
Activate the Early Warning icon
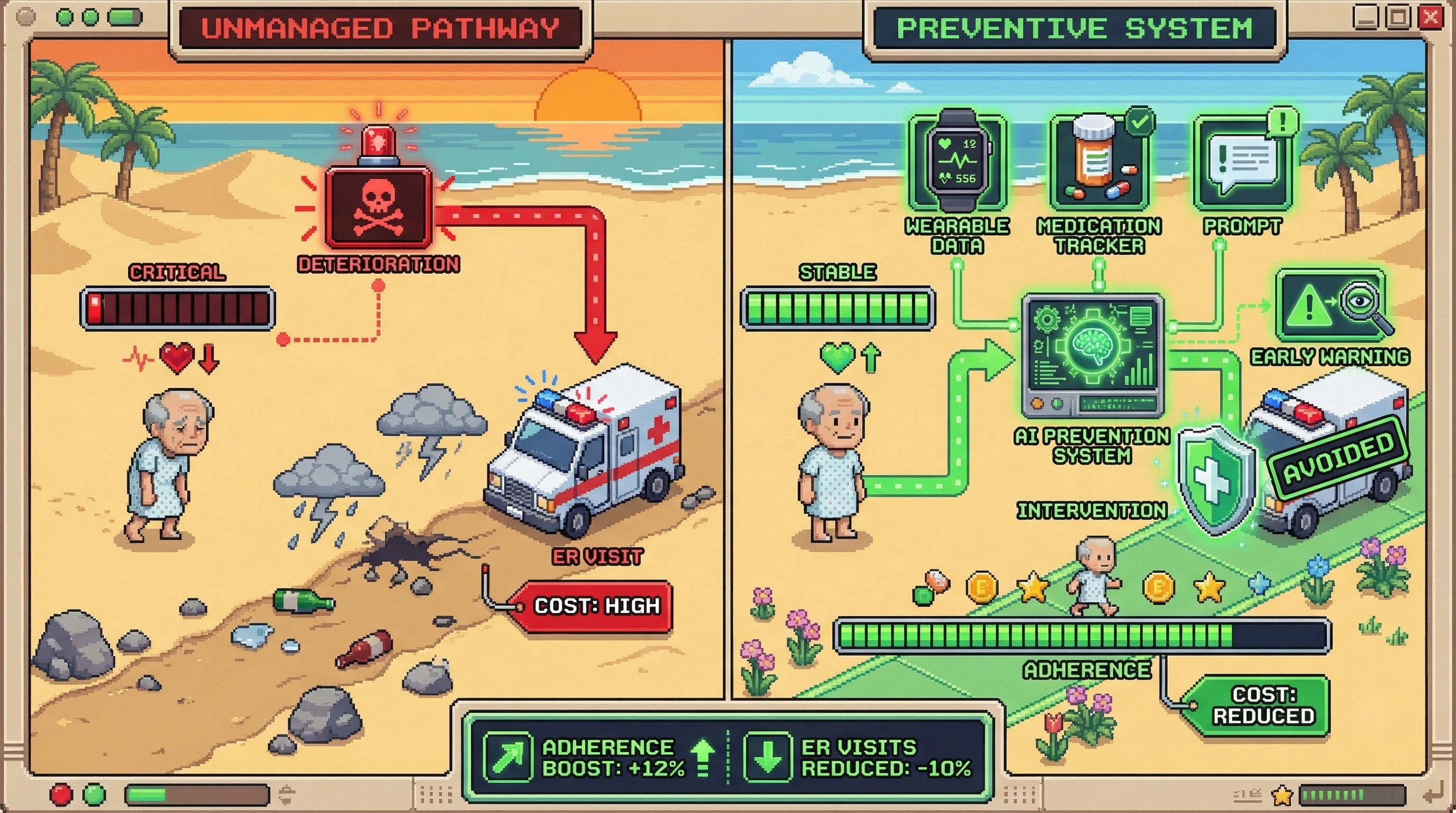[x=1330, y=306]
